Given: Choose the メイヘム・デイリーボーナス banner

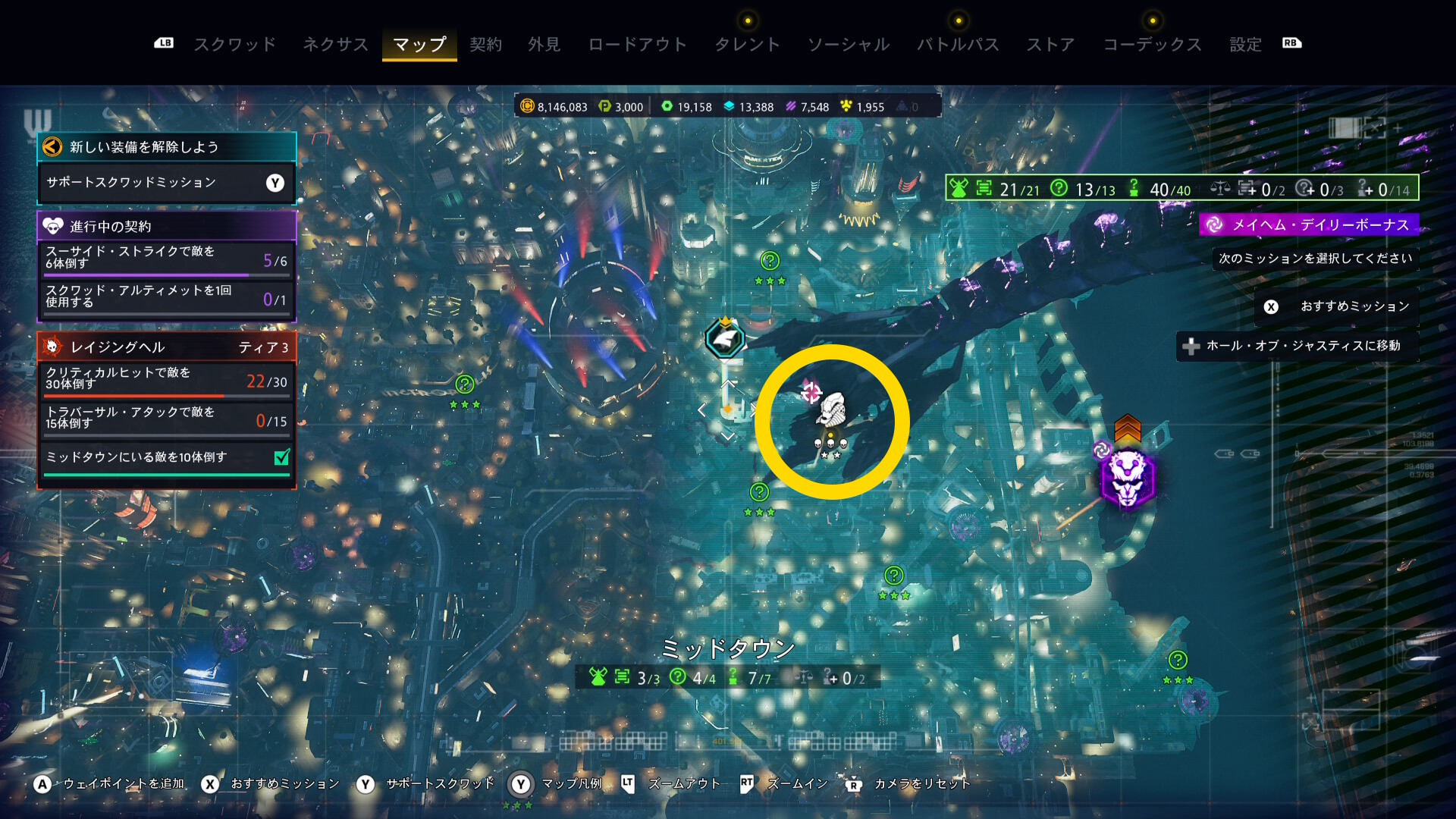Looking at the screenshot, I should 1309,224.
